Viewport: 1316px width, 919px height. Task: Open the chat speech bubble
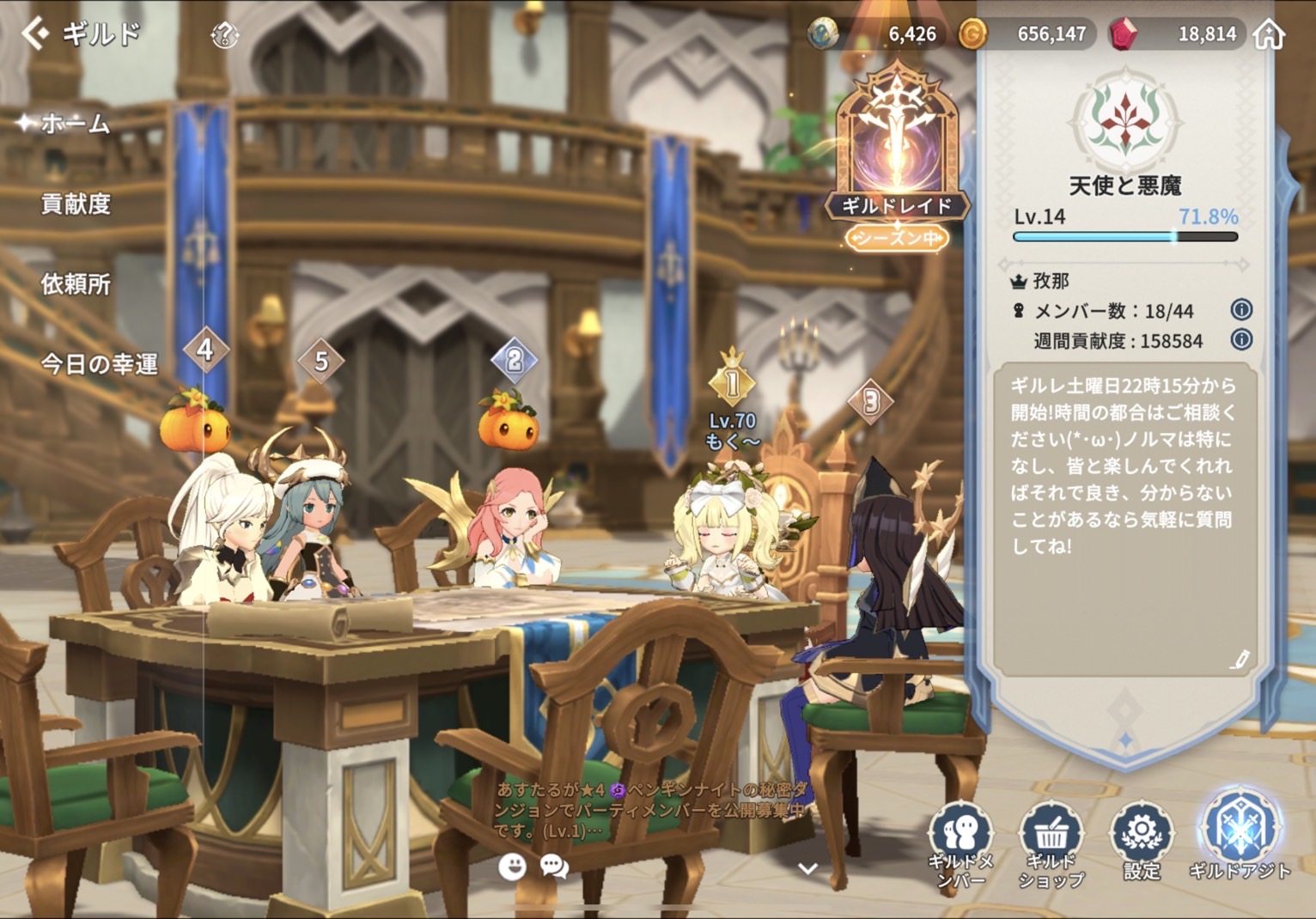555,867
